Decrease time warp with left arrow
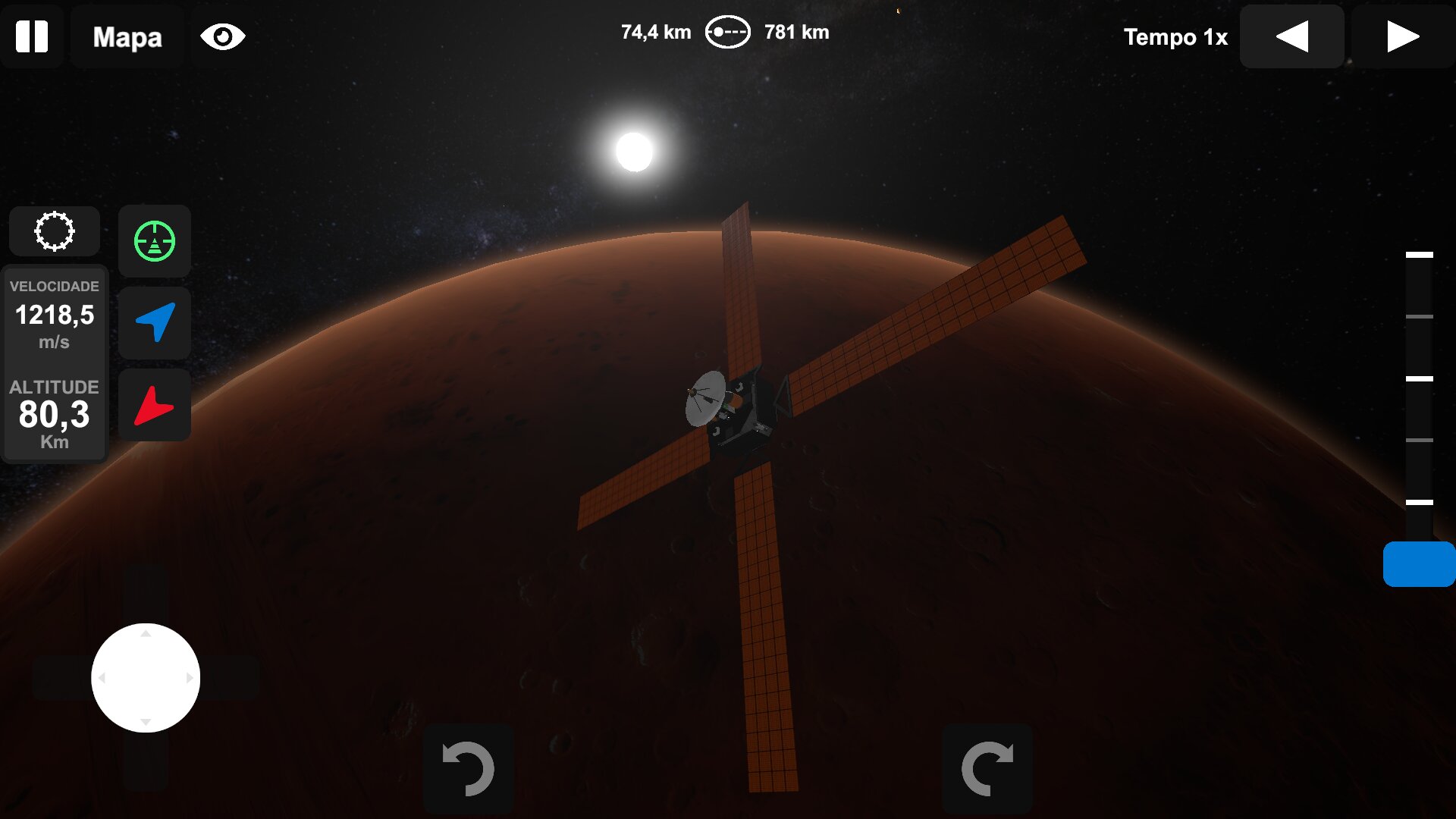This screenshot has width=1456, height=819. click(1291, 36)
